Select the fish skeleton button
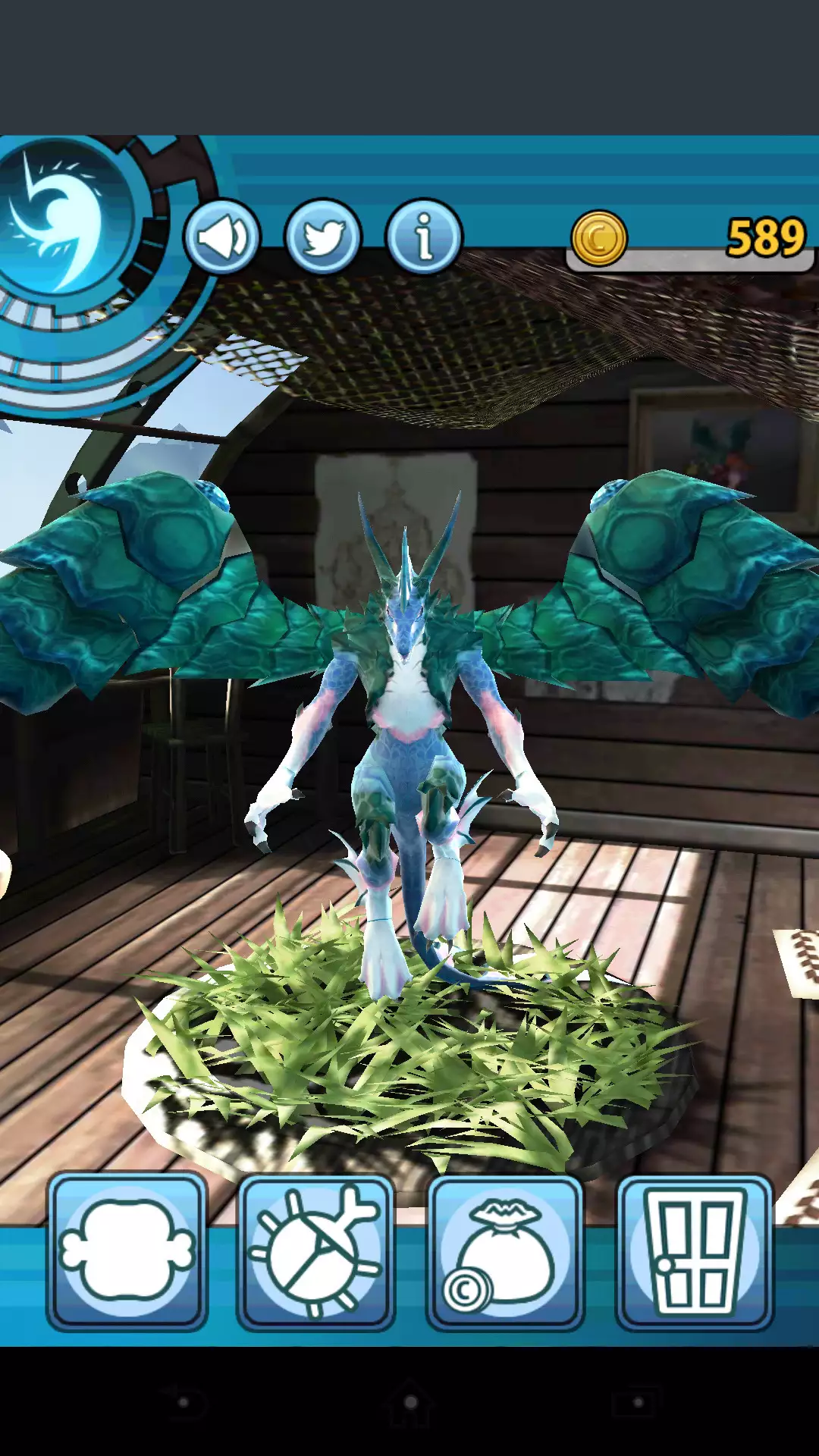The height and width of the screenshot is (1456, 819). (x=316, y=1252)
